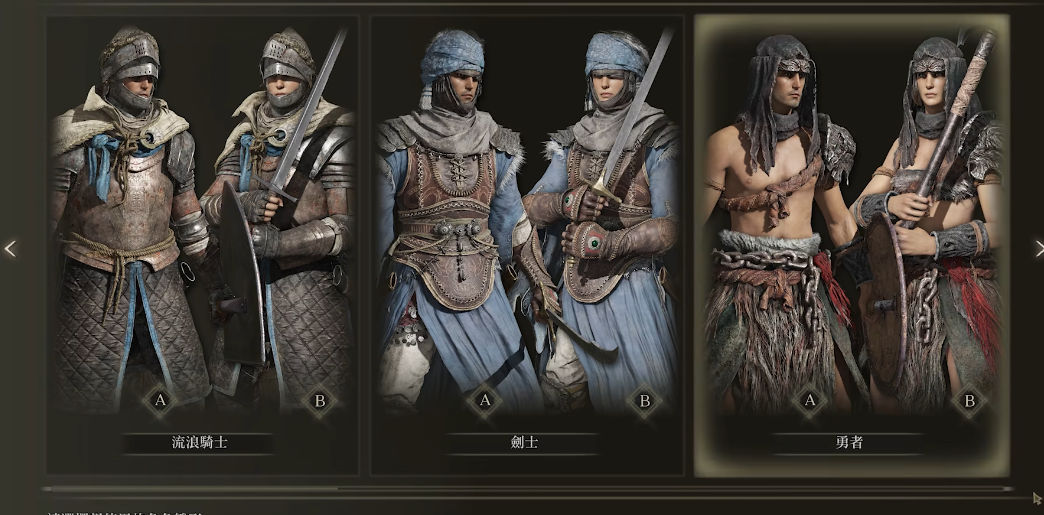The image size is (1044, 515).
Task: Show previous classes with the left arrow
Action: 10,248
